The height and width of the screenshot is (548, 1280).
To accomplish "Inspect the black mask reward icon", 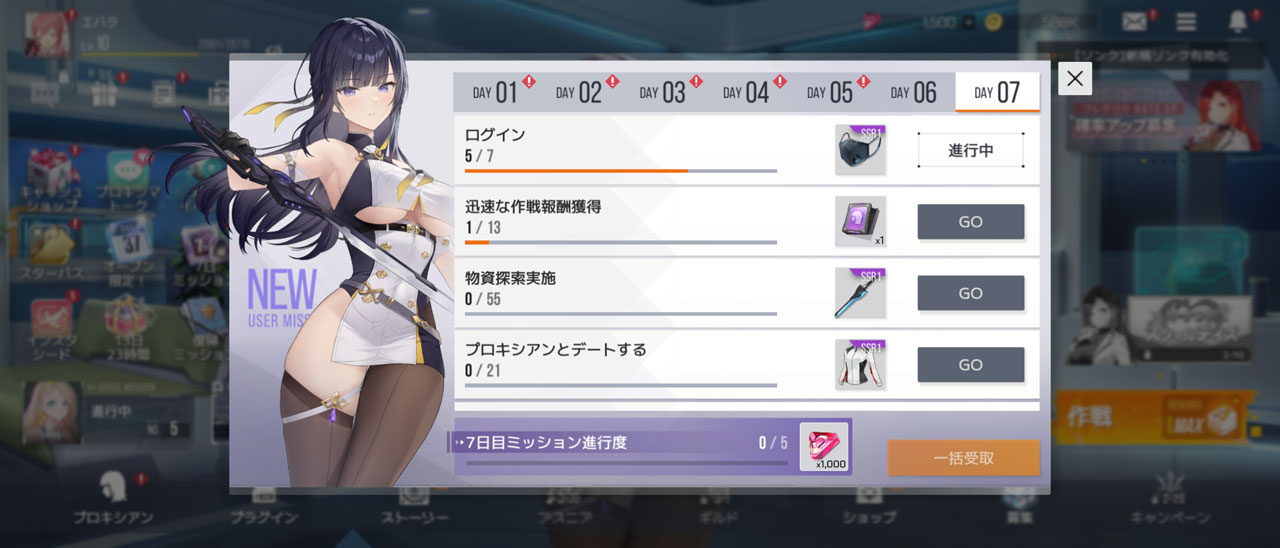I will (x=860, y=150).
